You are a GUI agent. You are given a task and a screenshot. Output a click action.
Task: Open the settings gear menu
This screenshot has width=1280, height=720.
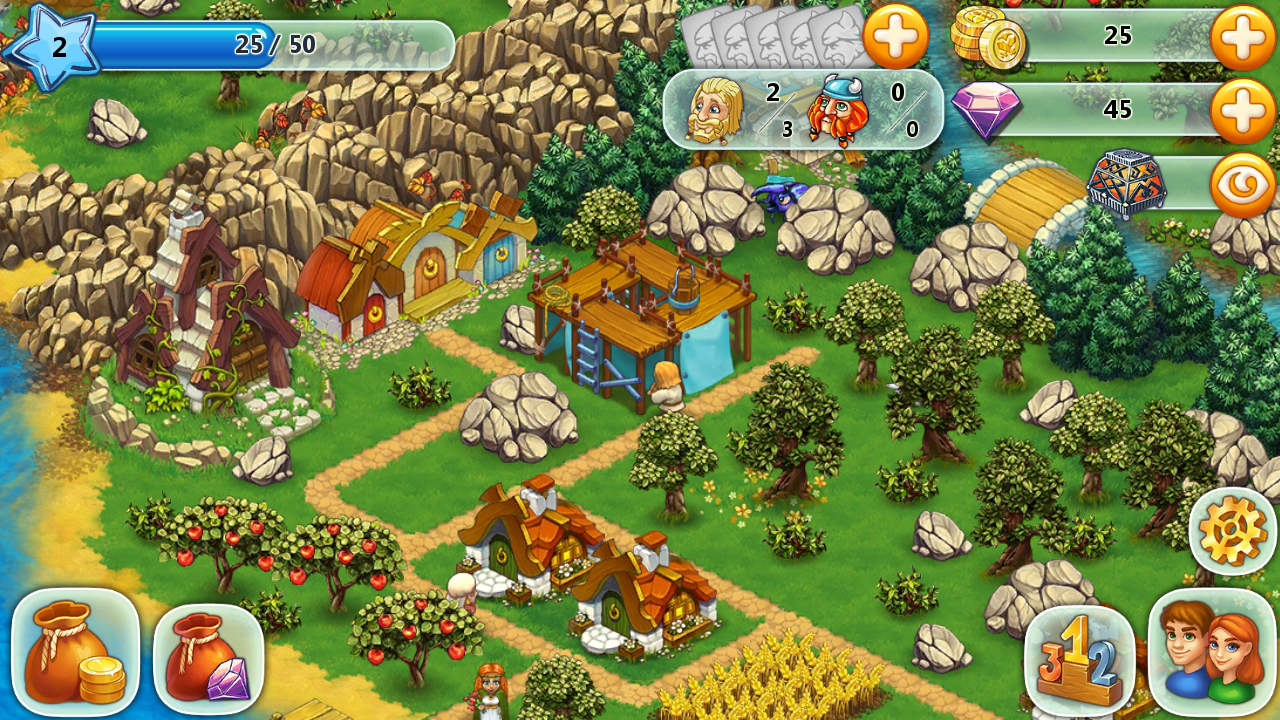(x=1232, y=530)
